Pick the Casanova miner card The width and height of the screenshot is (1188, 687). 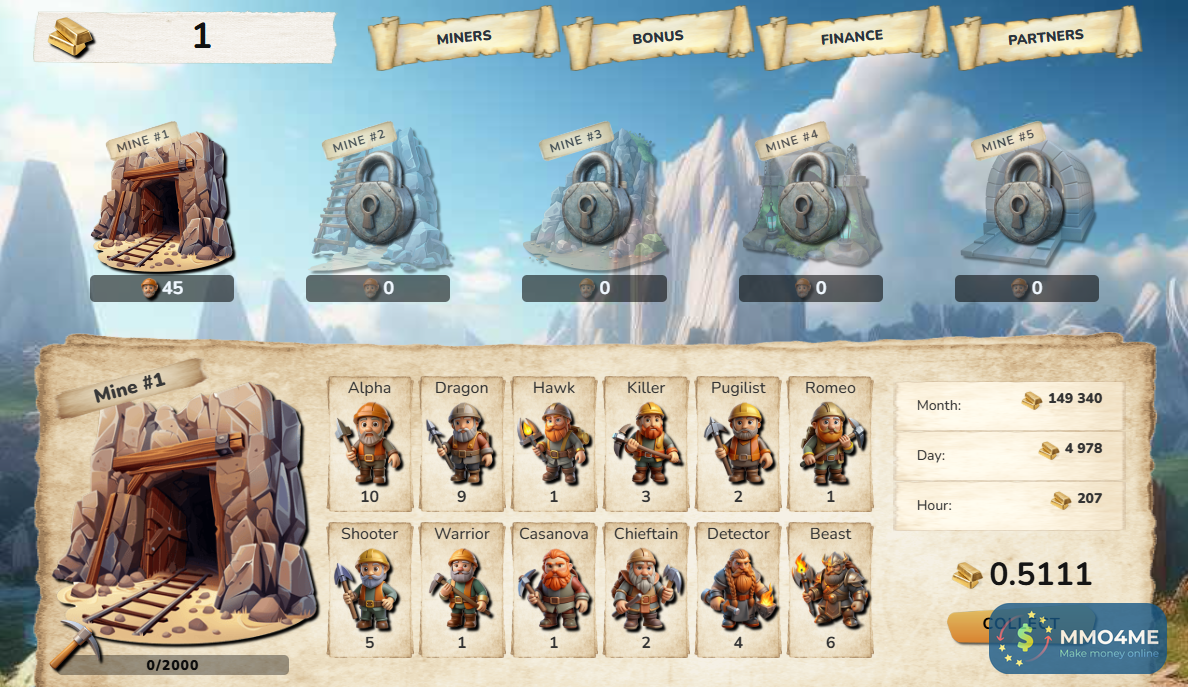[554, 590]
